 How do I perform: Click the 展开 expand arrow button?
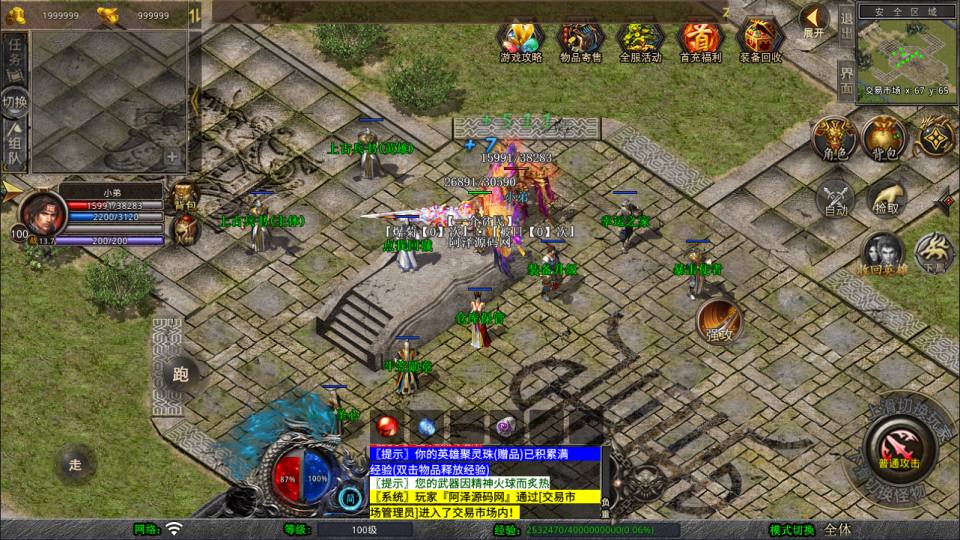click(x=814, y=20)
